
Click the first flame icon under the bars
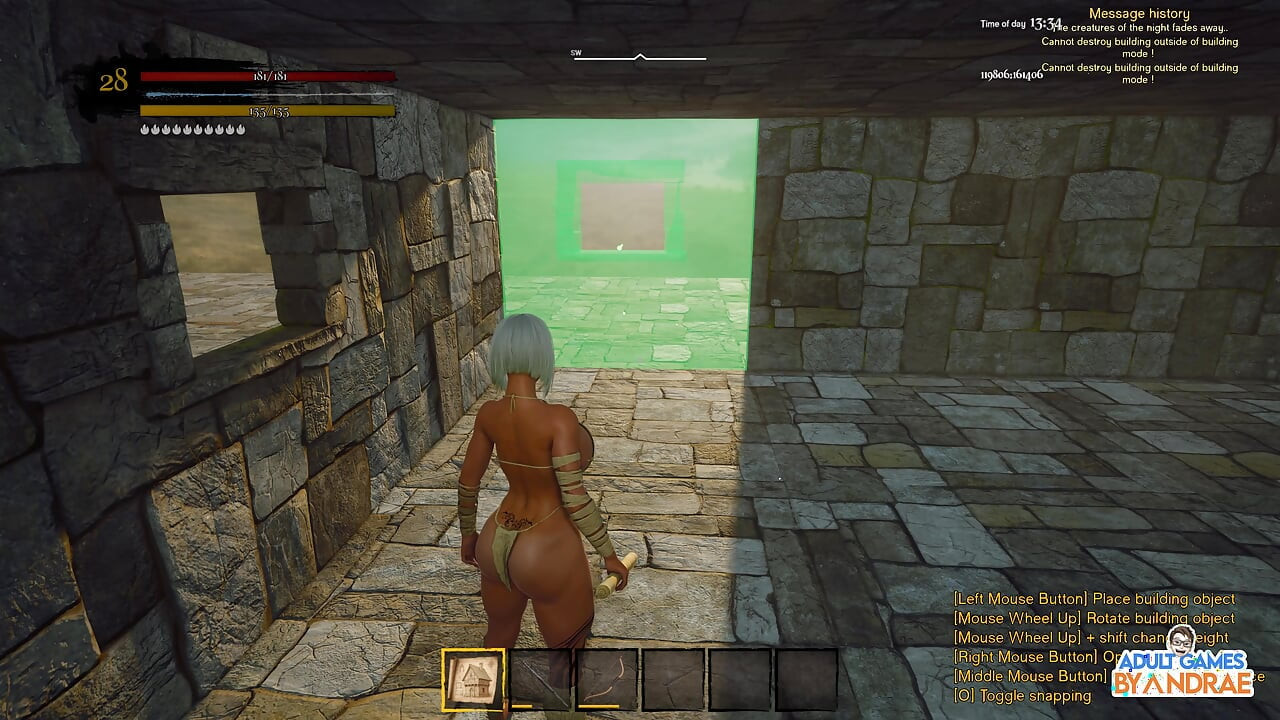(144, 127)
